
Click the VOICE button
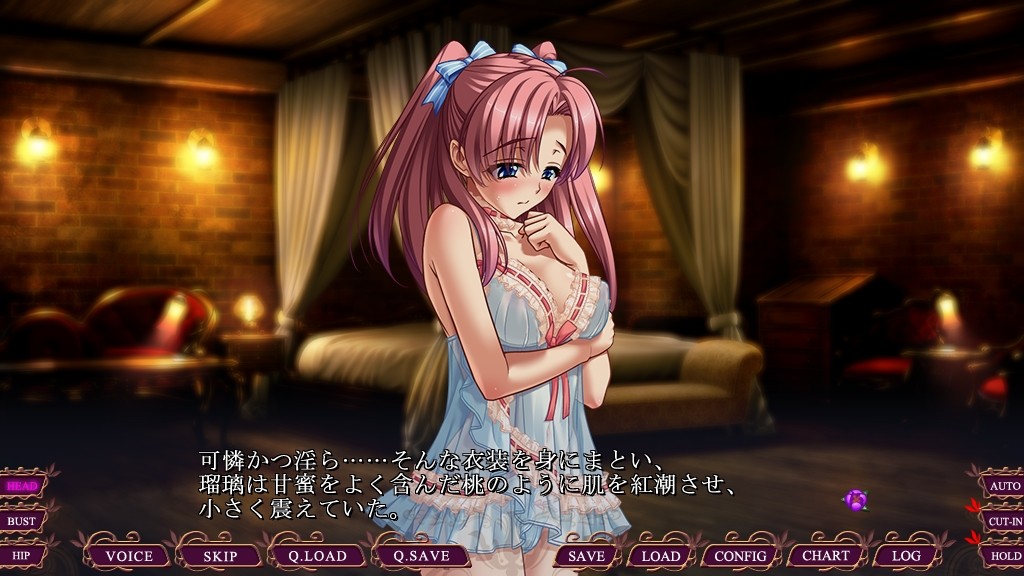click(129, 556)
